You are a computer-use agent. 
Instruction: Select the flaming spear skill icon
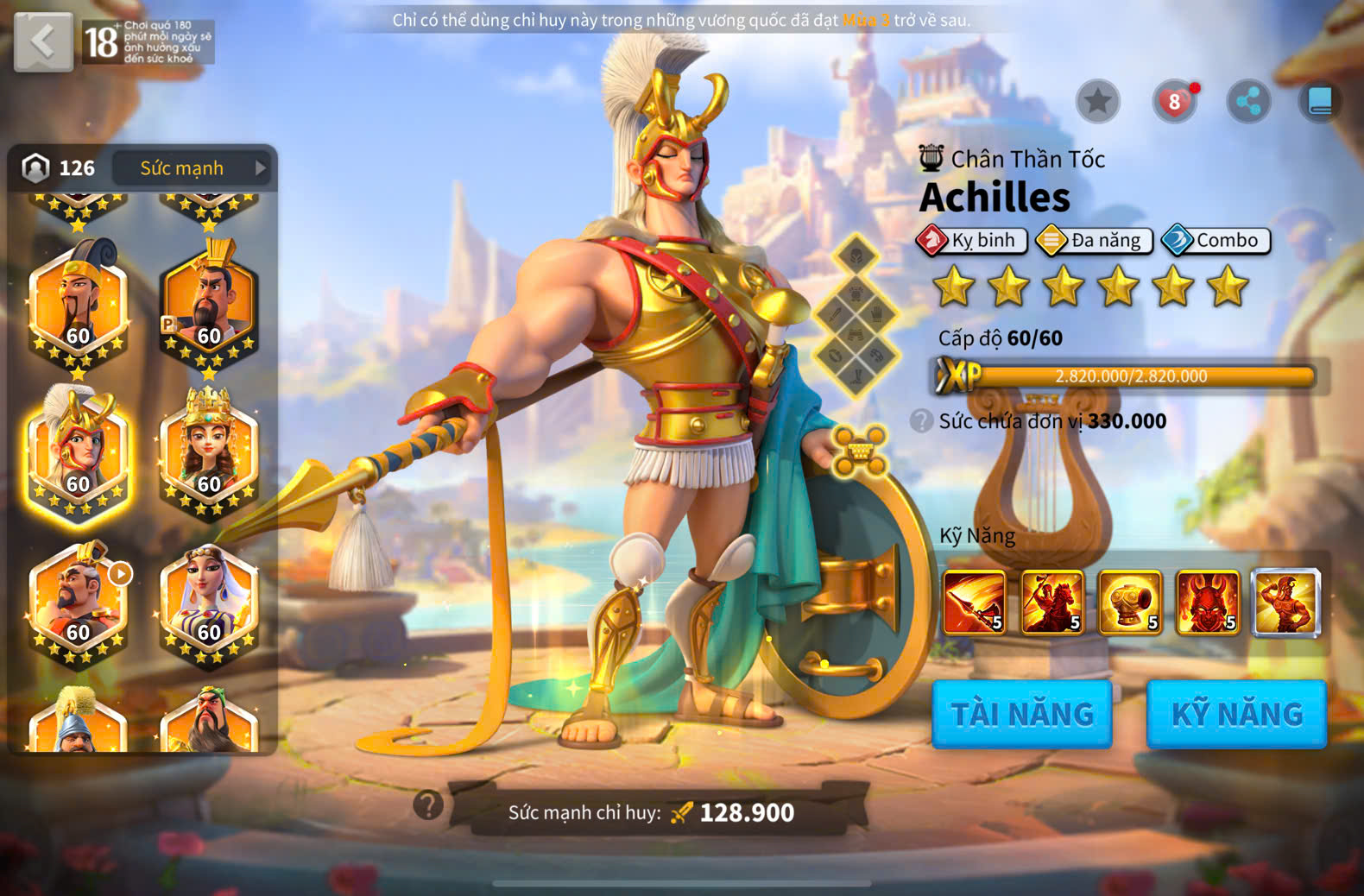click(x=974, y=603)
